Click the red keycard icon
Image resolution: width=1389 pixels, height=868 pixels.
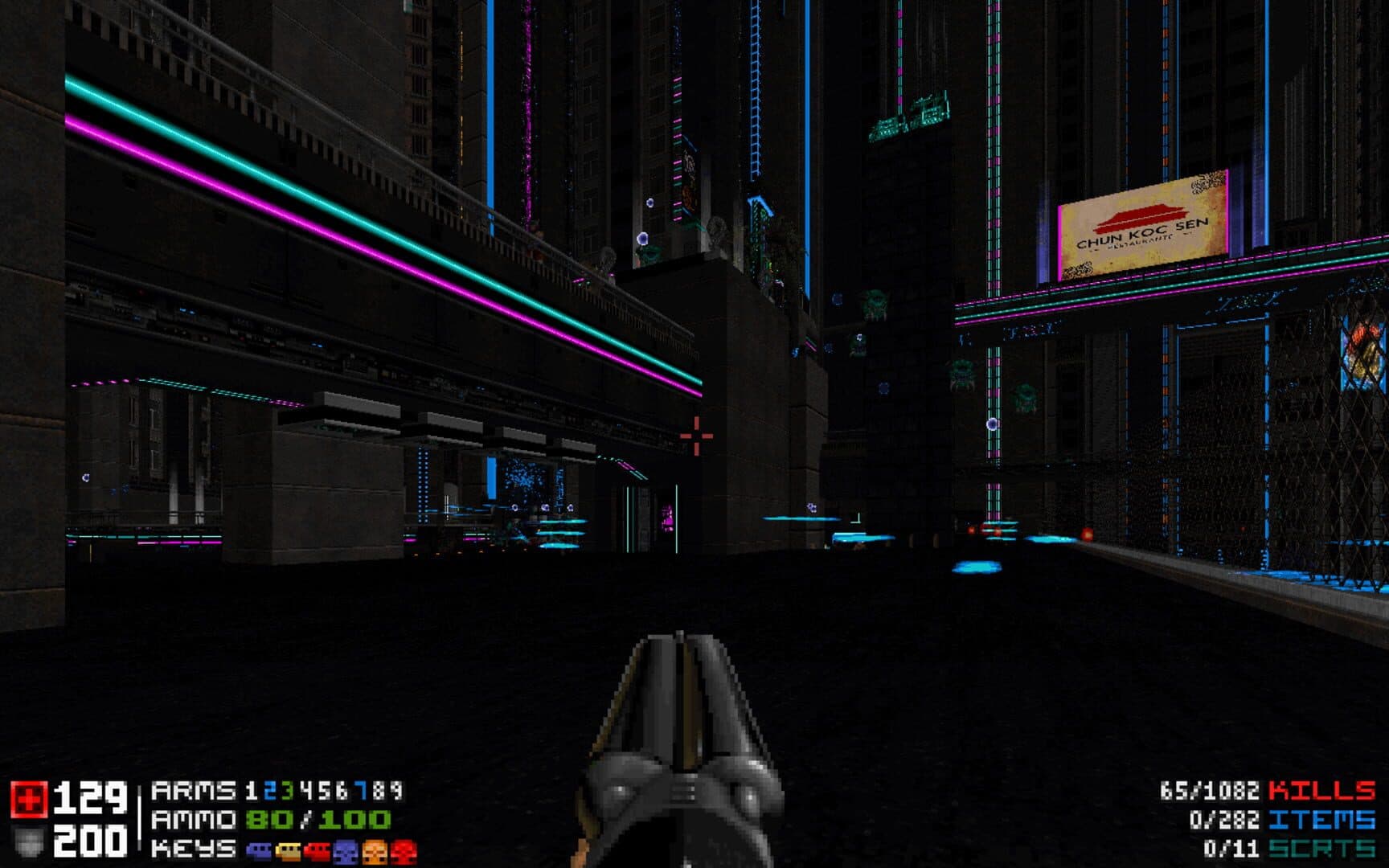click(x=317, y=850)
